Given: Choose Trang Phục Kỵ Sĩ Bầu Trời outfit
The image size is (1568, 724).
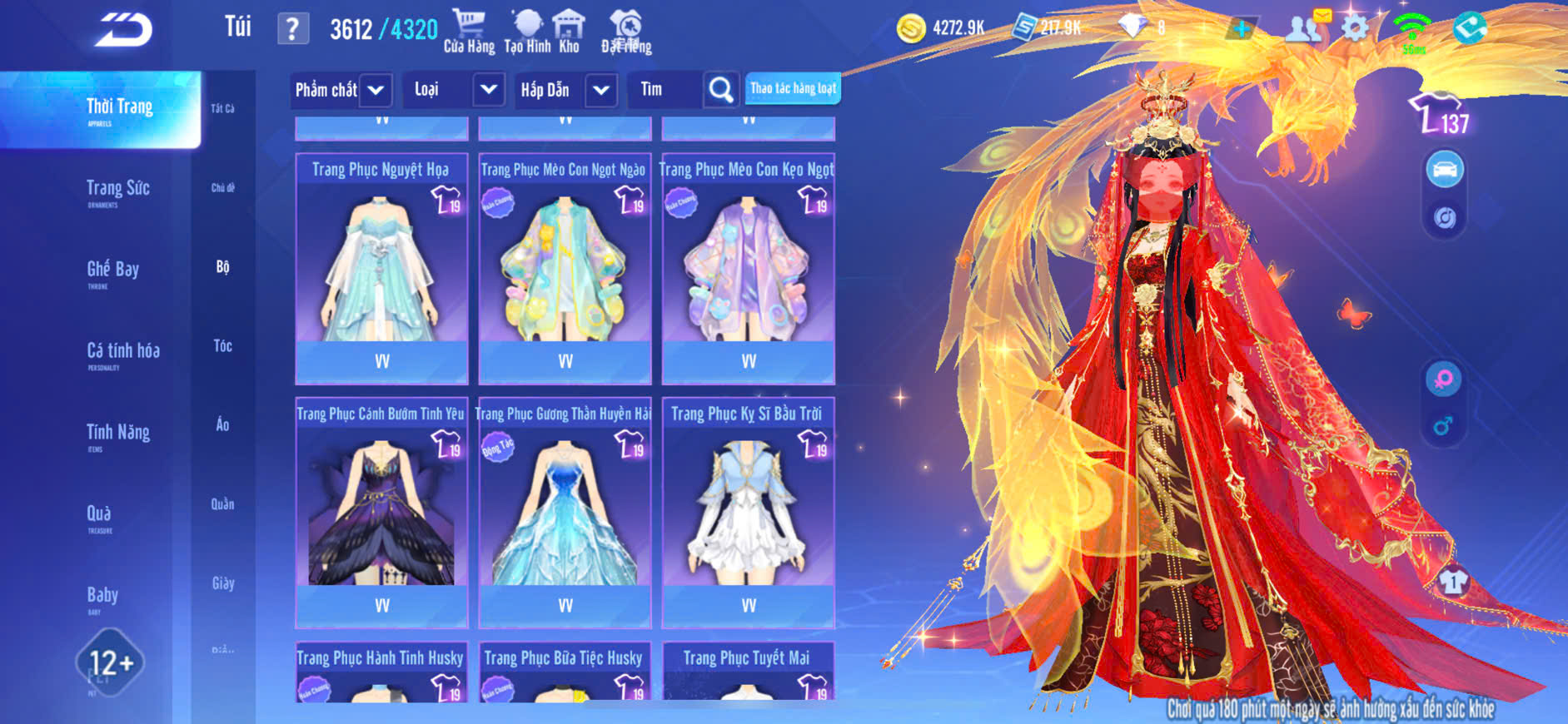Looking at the screenshot, I should click(x=748, y=512).
